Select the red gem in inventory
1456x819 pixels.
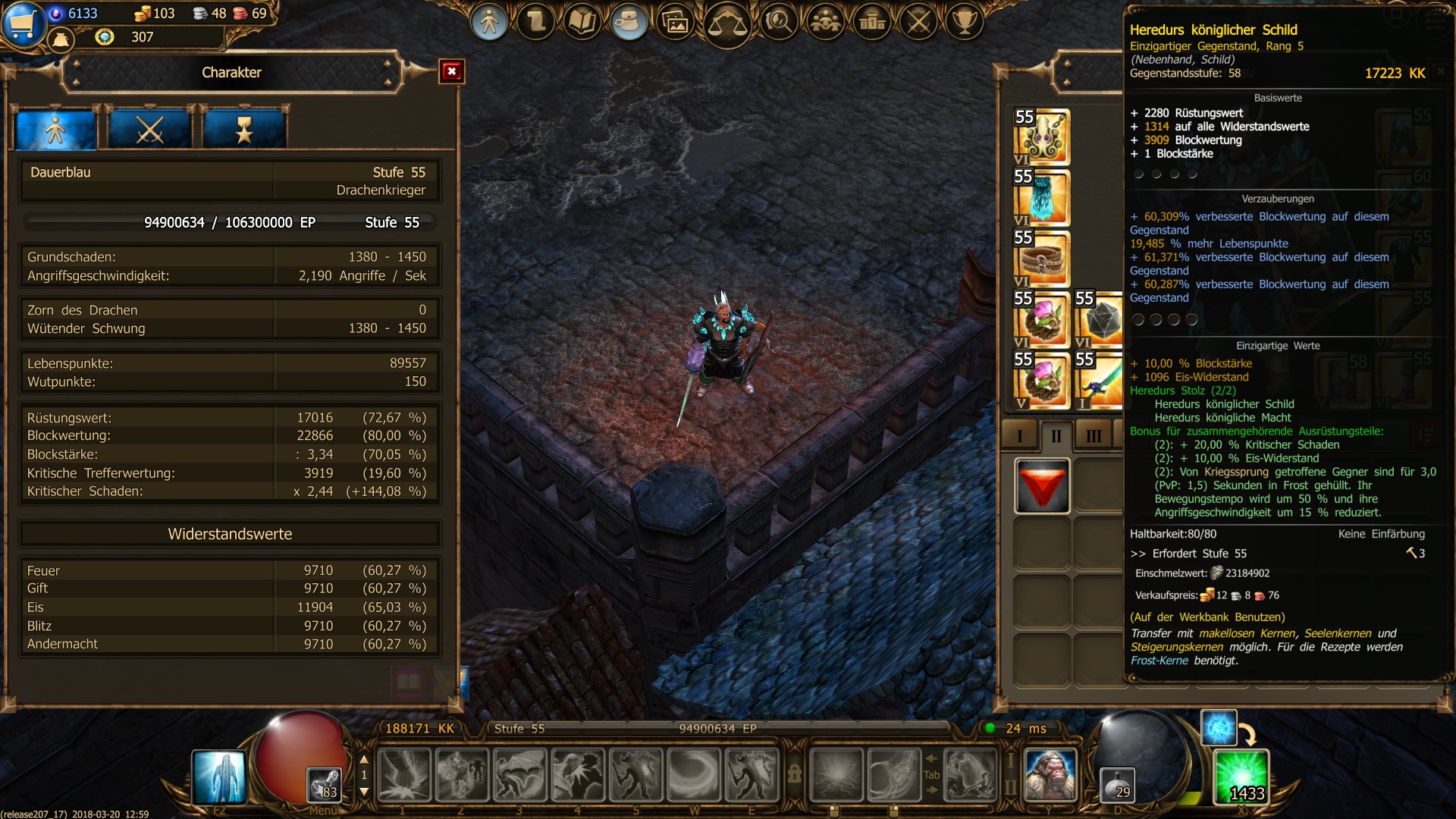click(x=1042, y=486)
